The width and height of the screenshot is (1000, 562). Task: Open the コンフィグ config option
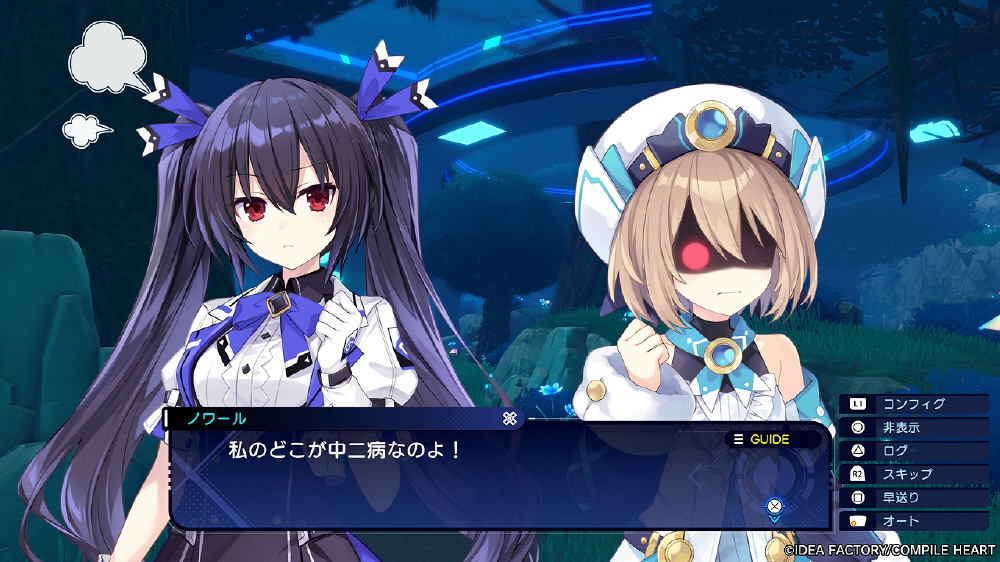(913, 404)
